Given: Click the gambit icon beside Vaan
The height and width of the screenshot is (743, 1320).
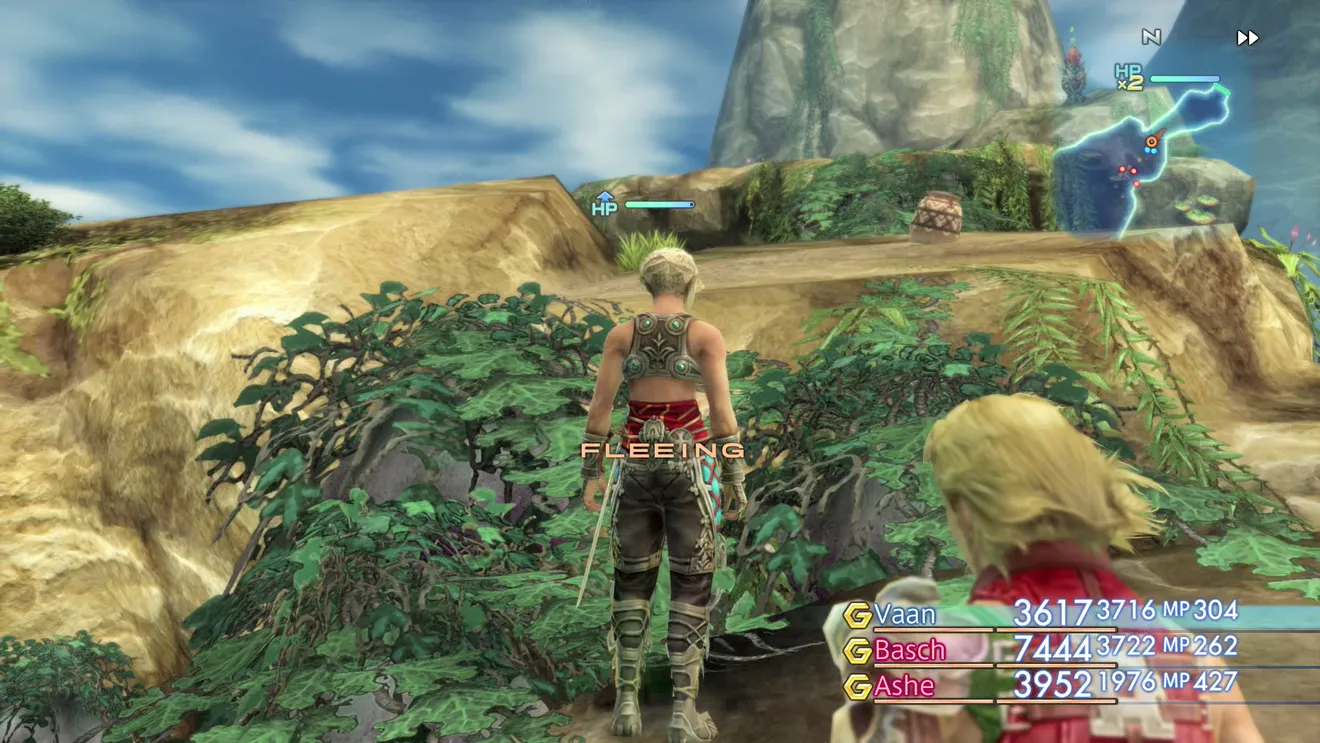Looking at the screenshot, I should coord(857,615).
